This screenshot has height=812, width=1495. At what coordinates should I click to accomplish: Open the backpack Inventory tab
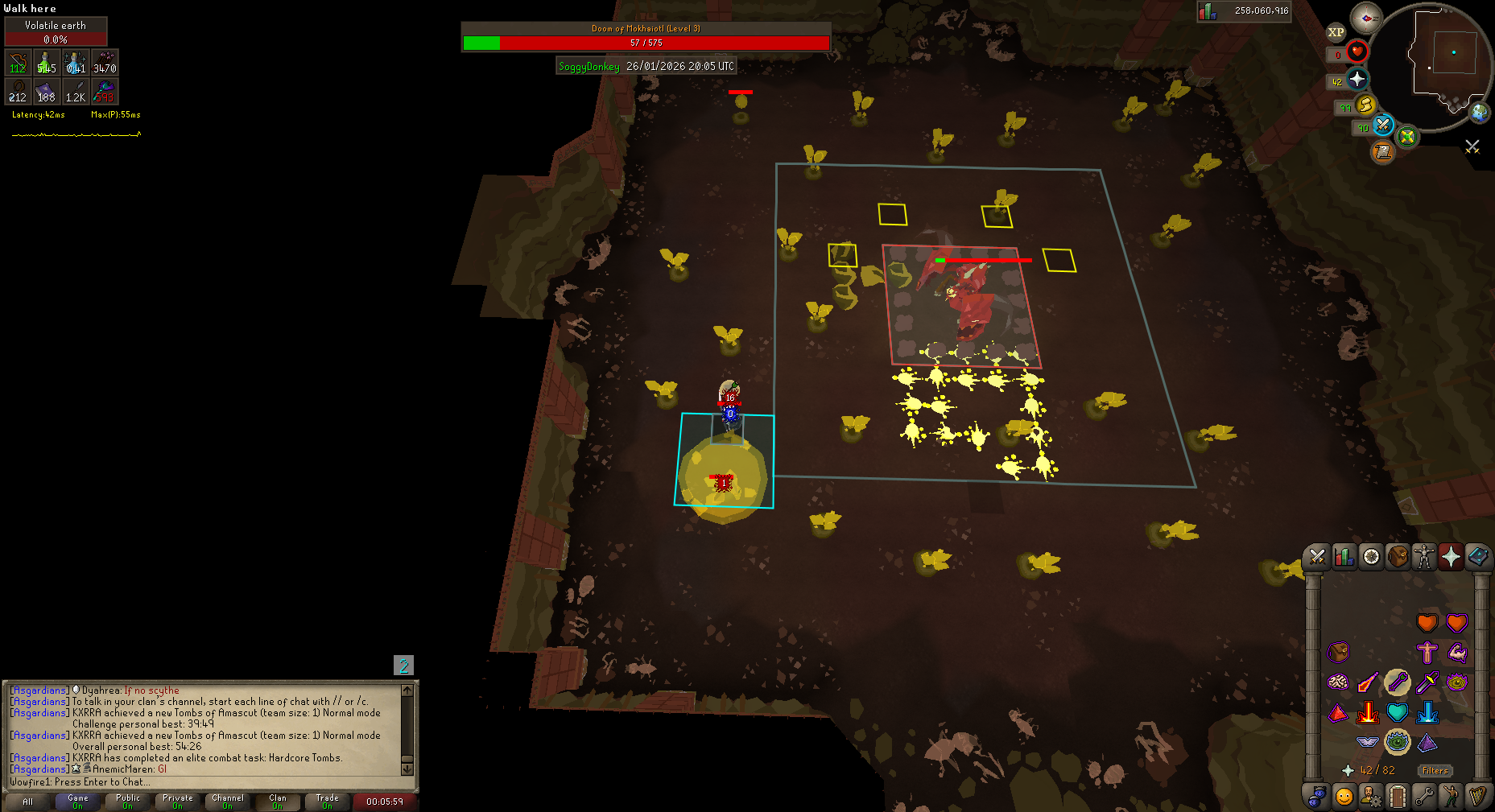pyautogui.click(x=1398, y=557)
